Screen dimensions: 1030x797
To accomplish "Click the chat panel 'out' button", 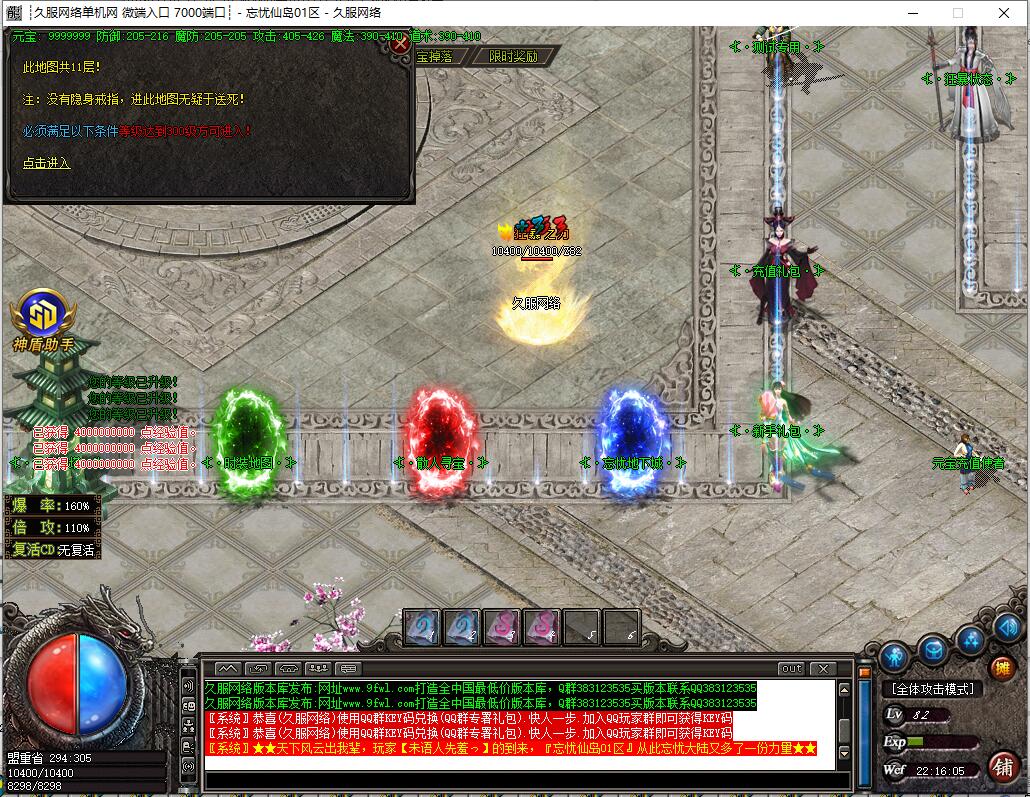I will [791, 668].
